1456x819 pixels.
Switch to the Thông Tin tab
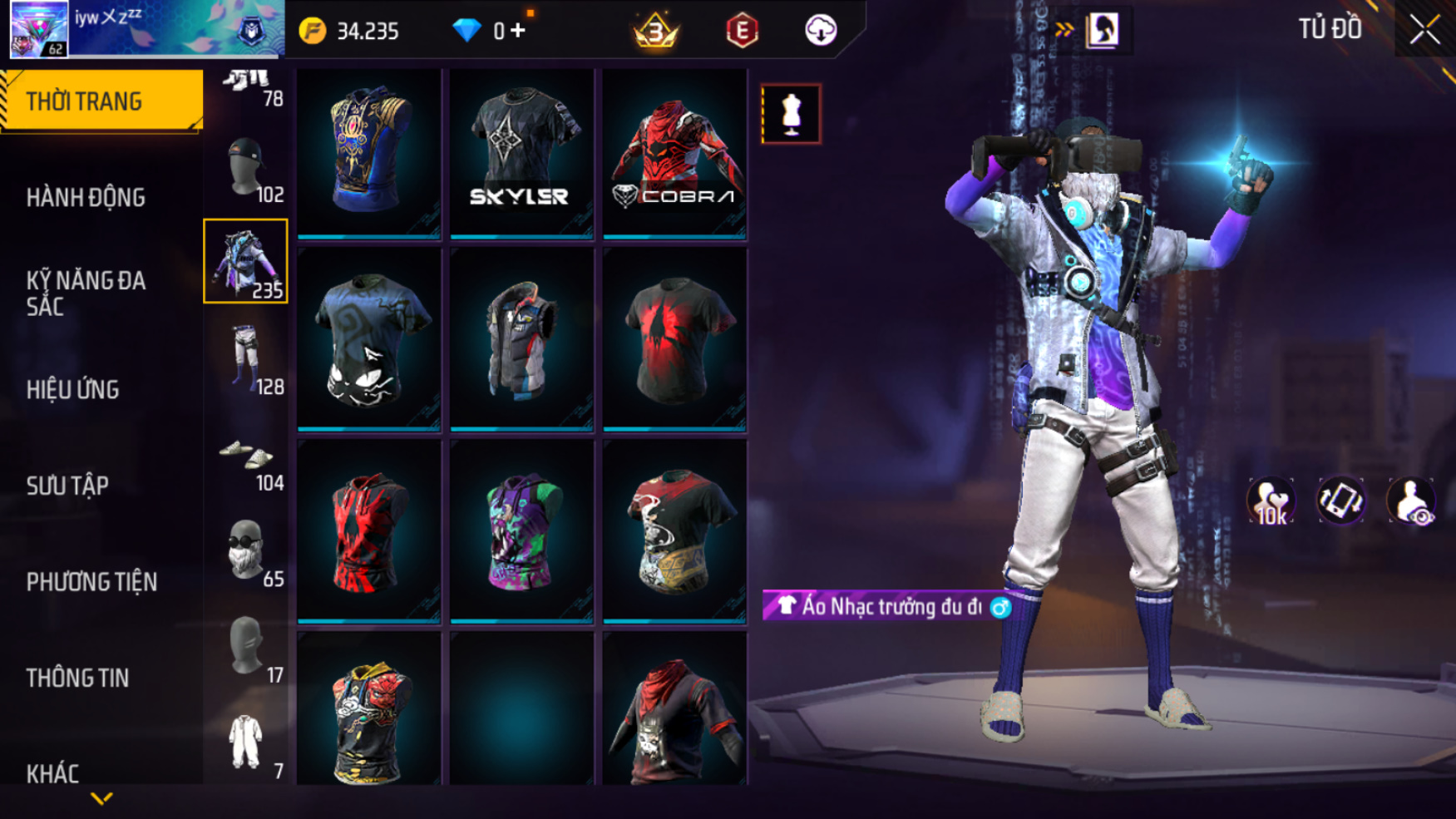(78, 678)
